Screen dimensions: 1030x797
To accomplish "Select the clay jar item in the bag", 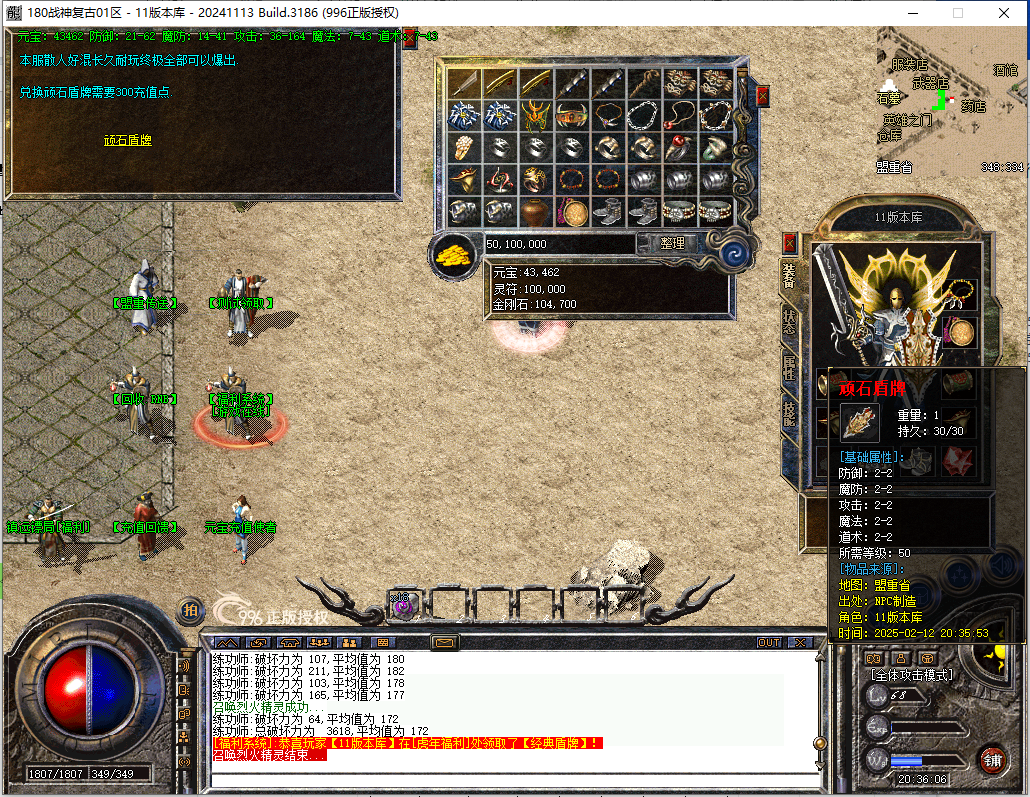I will 535,211.
